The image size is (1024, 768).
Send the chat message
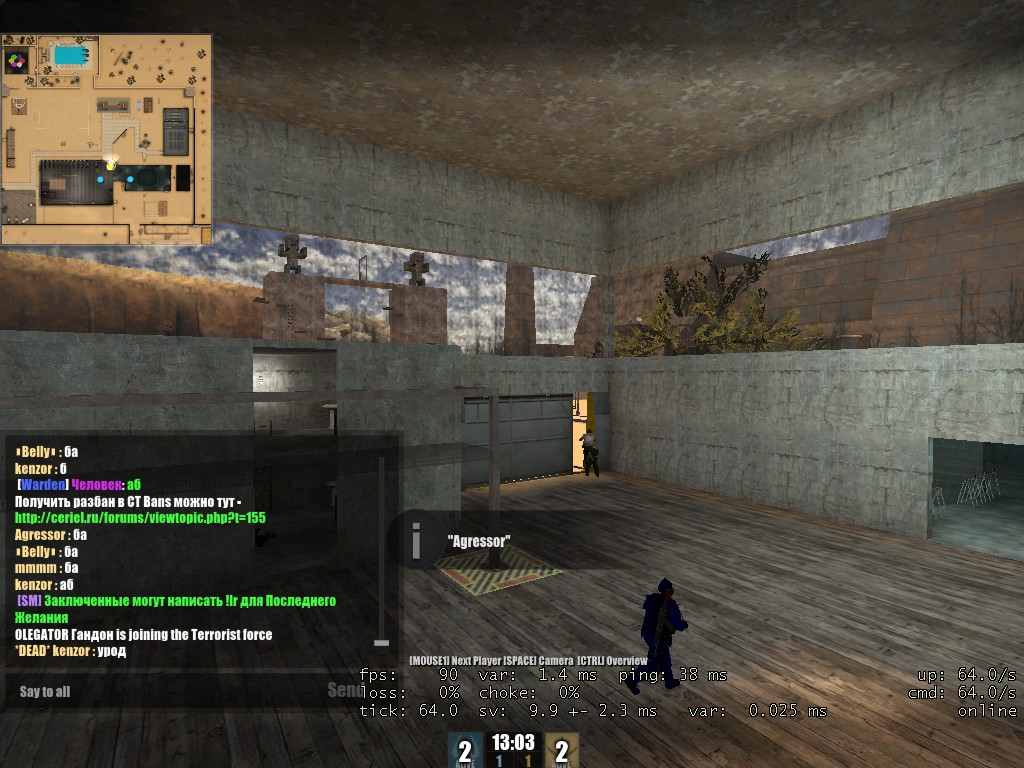tap(345, 690)
